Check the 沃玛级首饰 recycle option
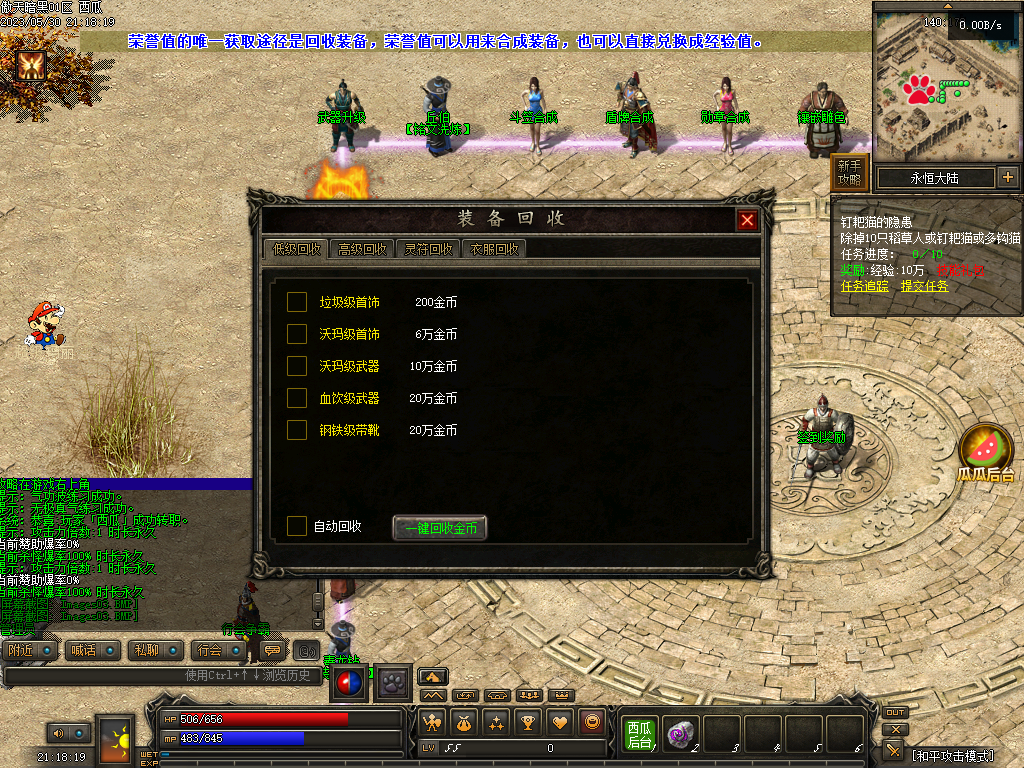 click(297, 334)
